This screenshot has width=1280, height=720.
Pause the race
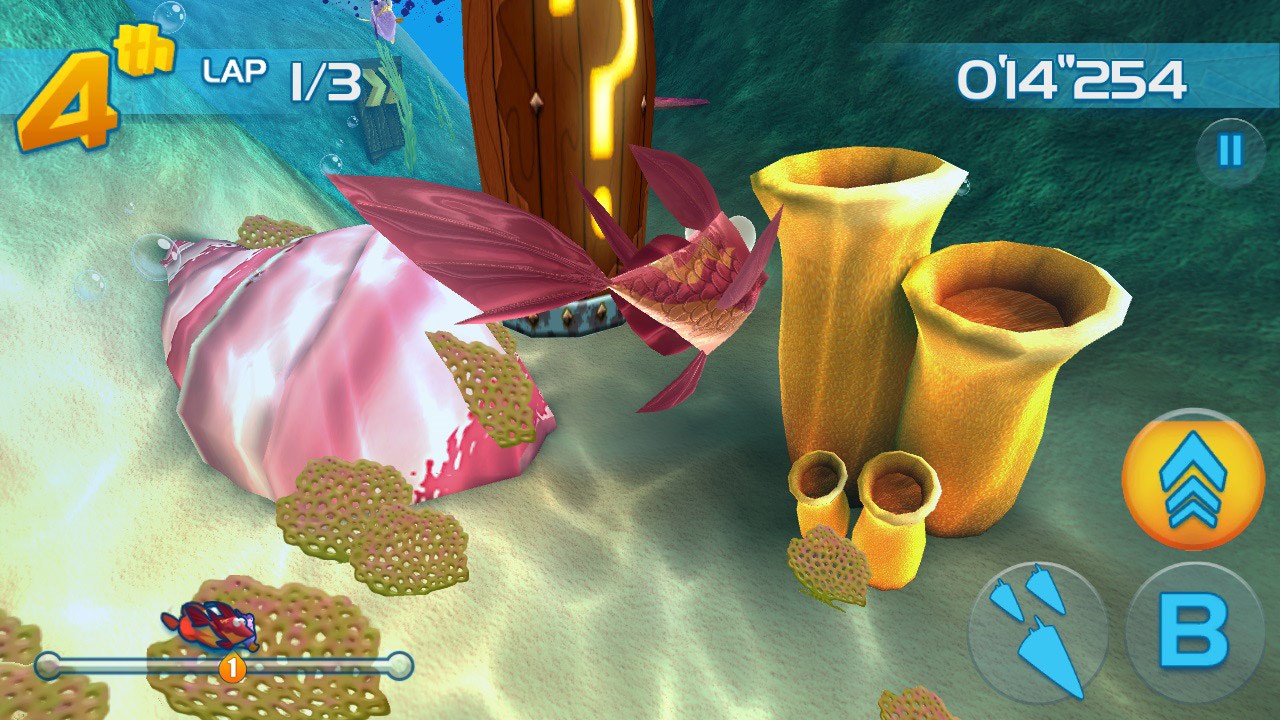[x=1230, y=152]
